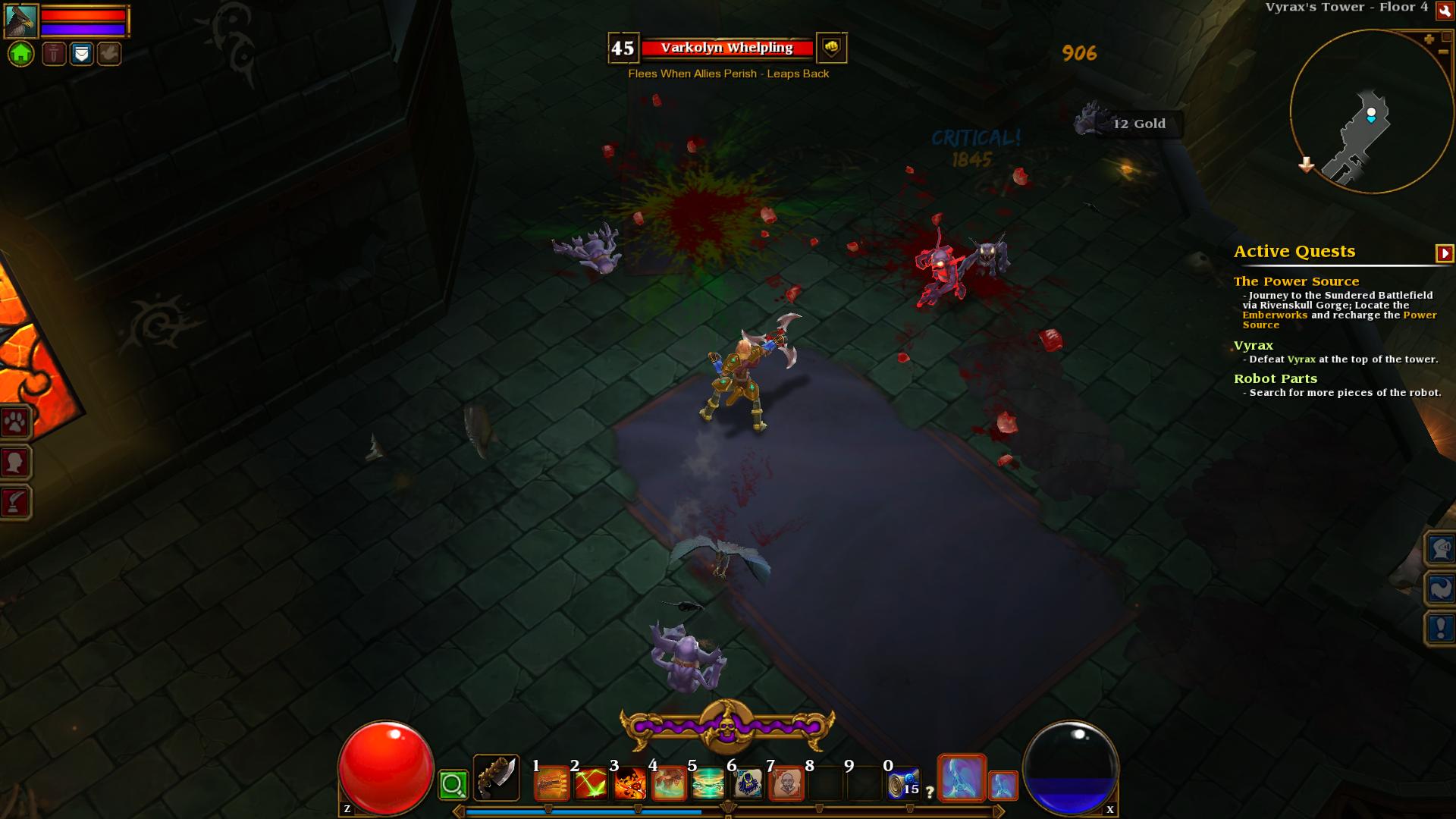Click the Varkolyn Whelpling fist icon
The height and width of the screenshot is (819, 1456).
tap(831, 48)
